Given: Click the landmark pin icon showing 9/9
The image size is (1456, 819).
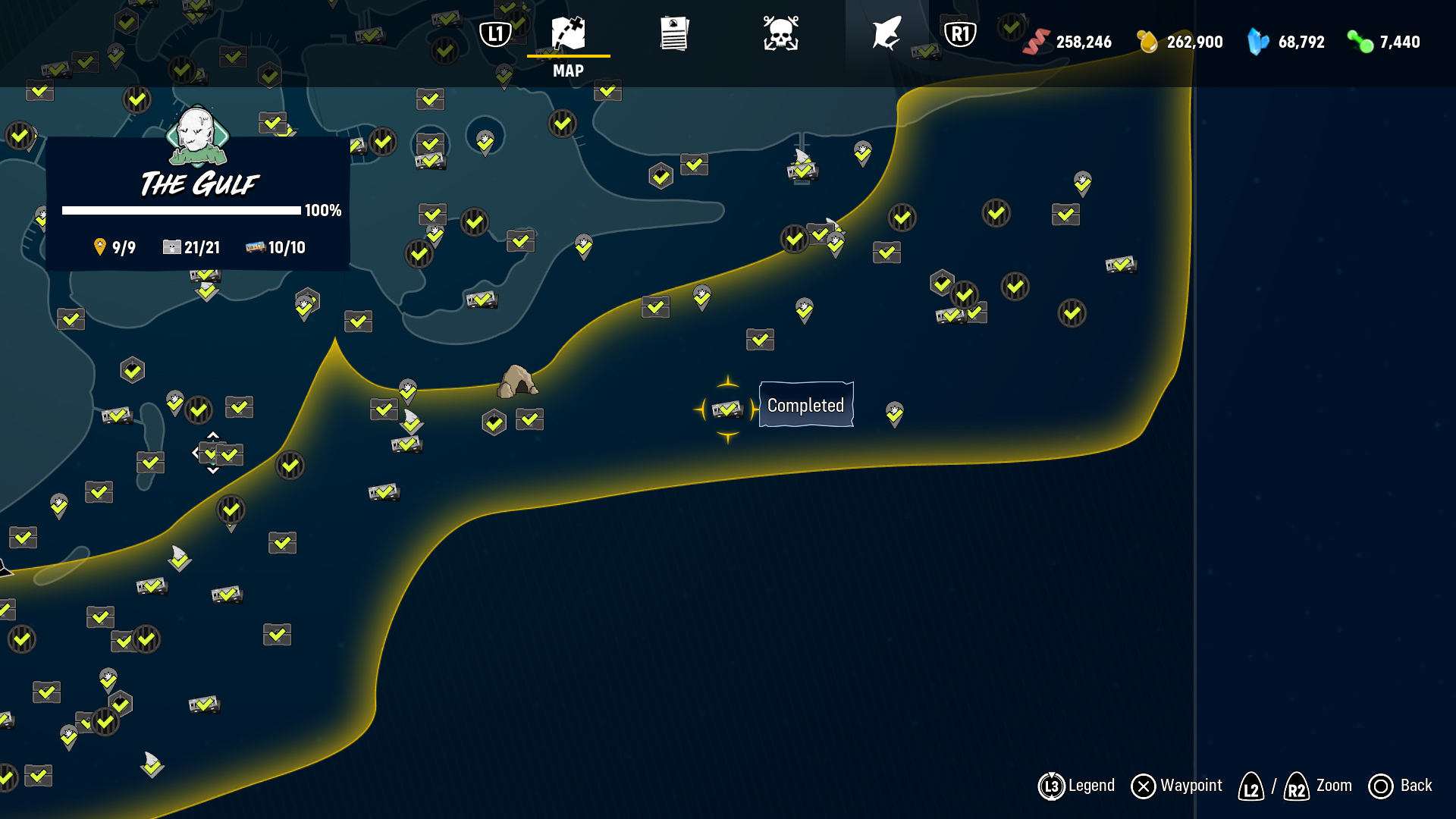Looking at the screenshot, I should (x=99, y=246).
